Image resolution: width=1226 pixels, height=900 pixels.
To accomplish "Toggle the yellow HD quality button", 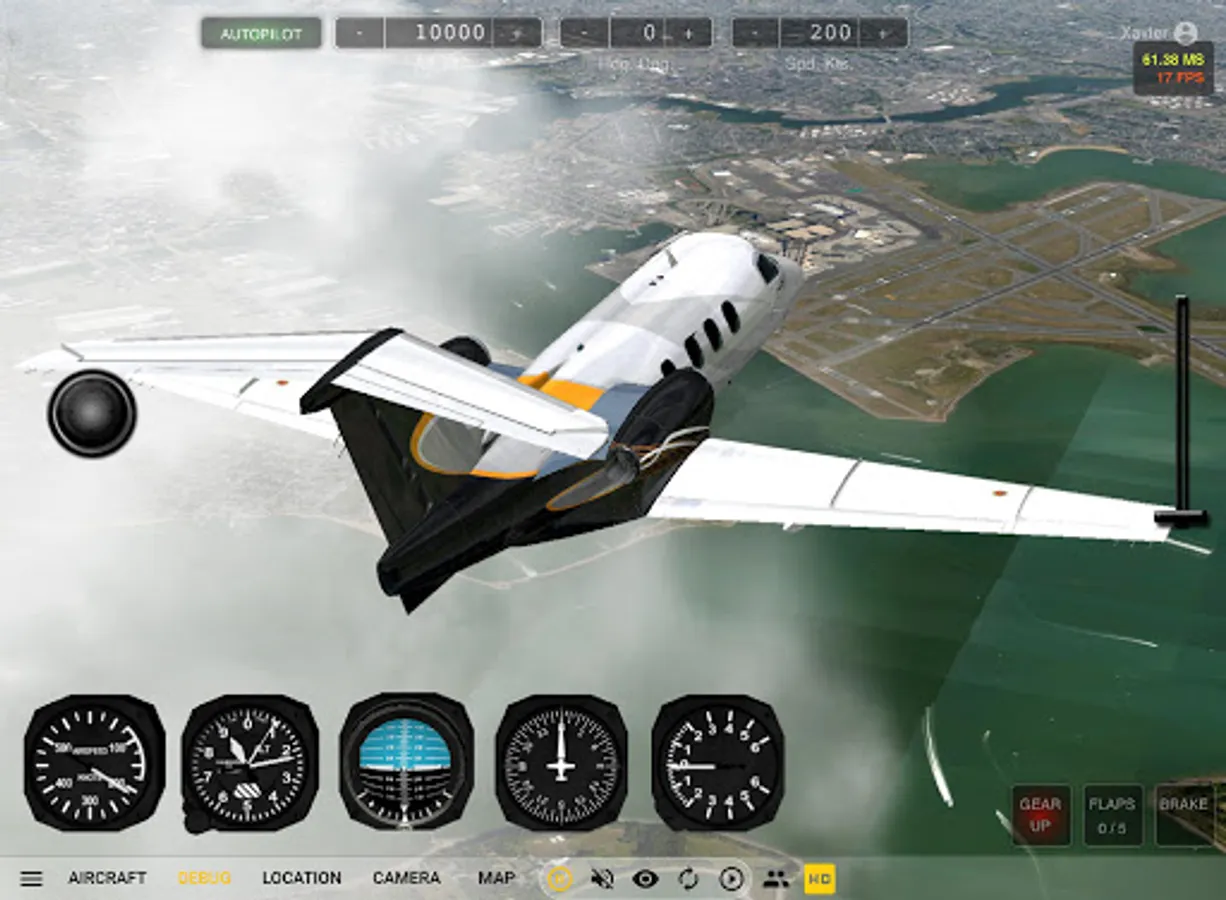I will tap(820, 879).
